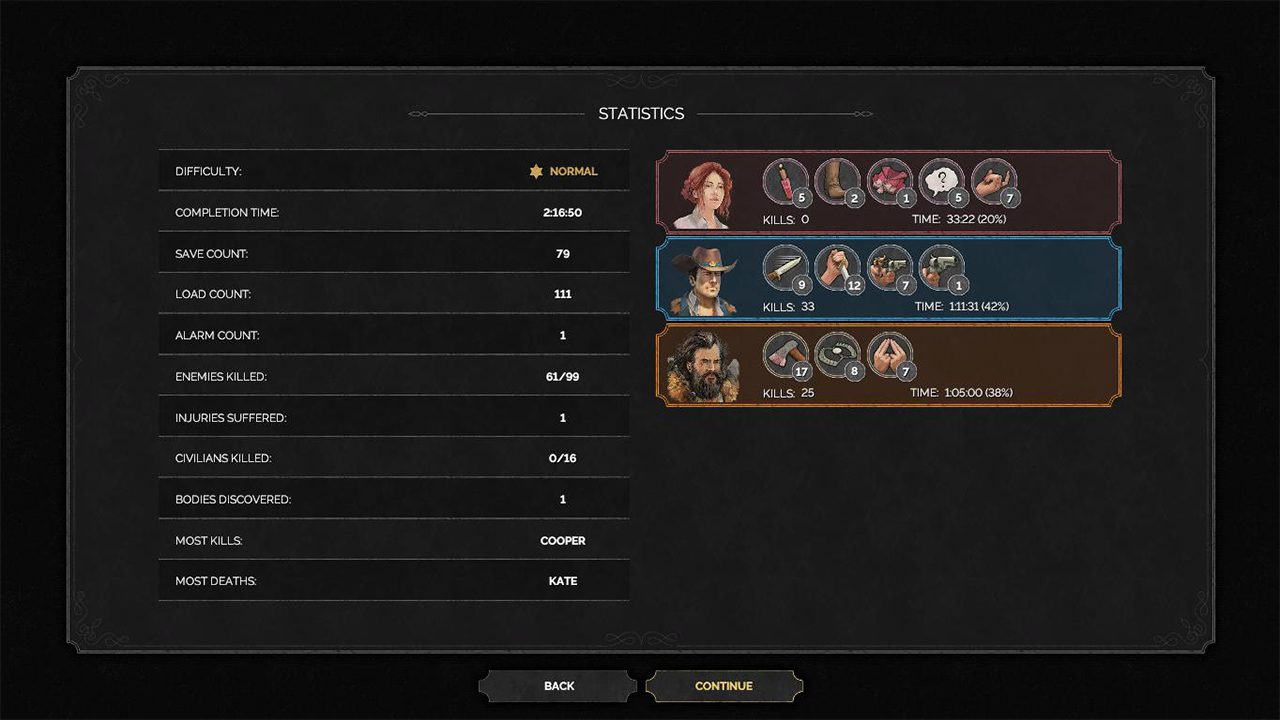Image resolution: width=1280 pixels, height=720 pixels.
Task: Choose Cooper's single revolver icon
Action: click(941, 268)
